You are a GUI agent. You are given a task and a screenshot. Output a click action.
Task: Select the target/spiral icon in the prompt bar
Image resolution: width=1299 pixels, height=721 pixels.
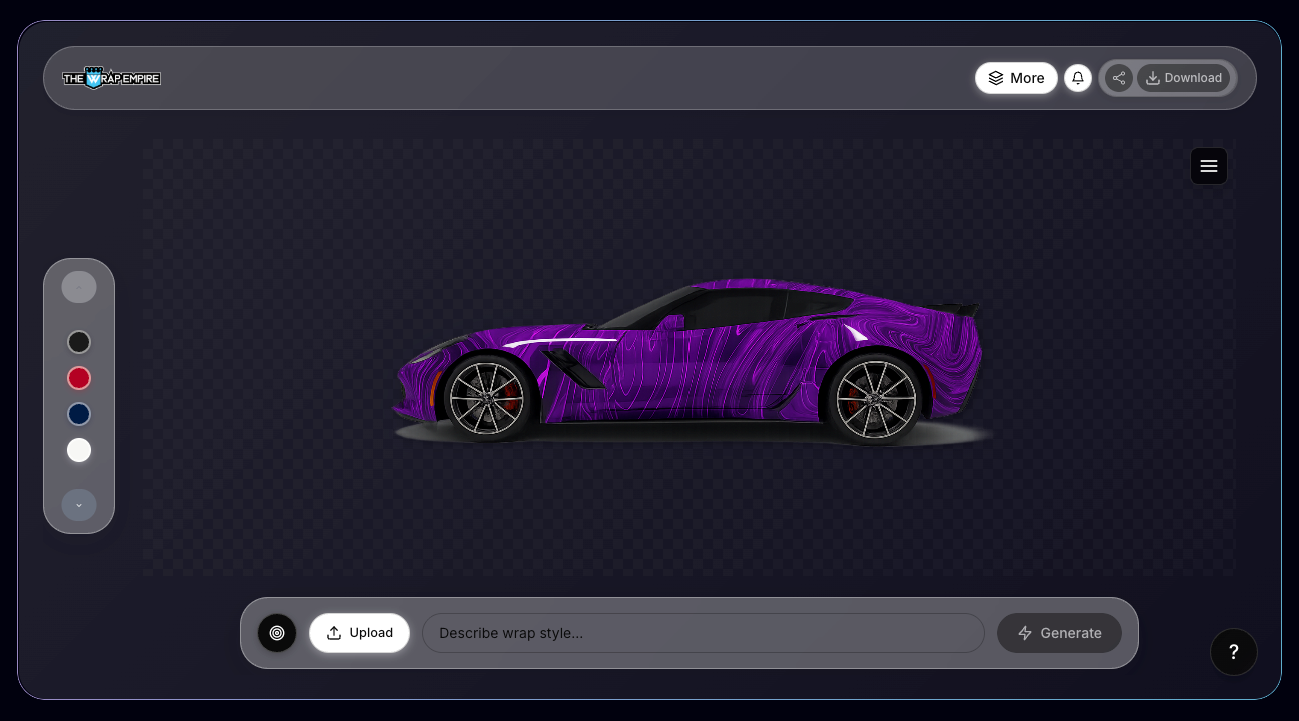coord(277,633)
